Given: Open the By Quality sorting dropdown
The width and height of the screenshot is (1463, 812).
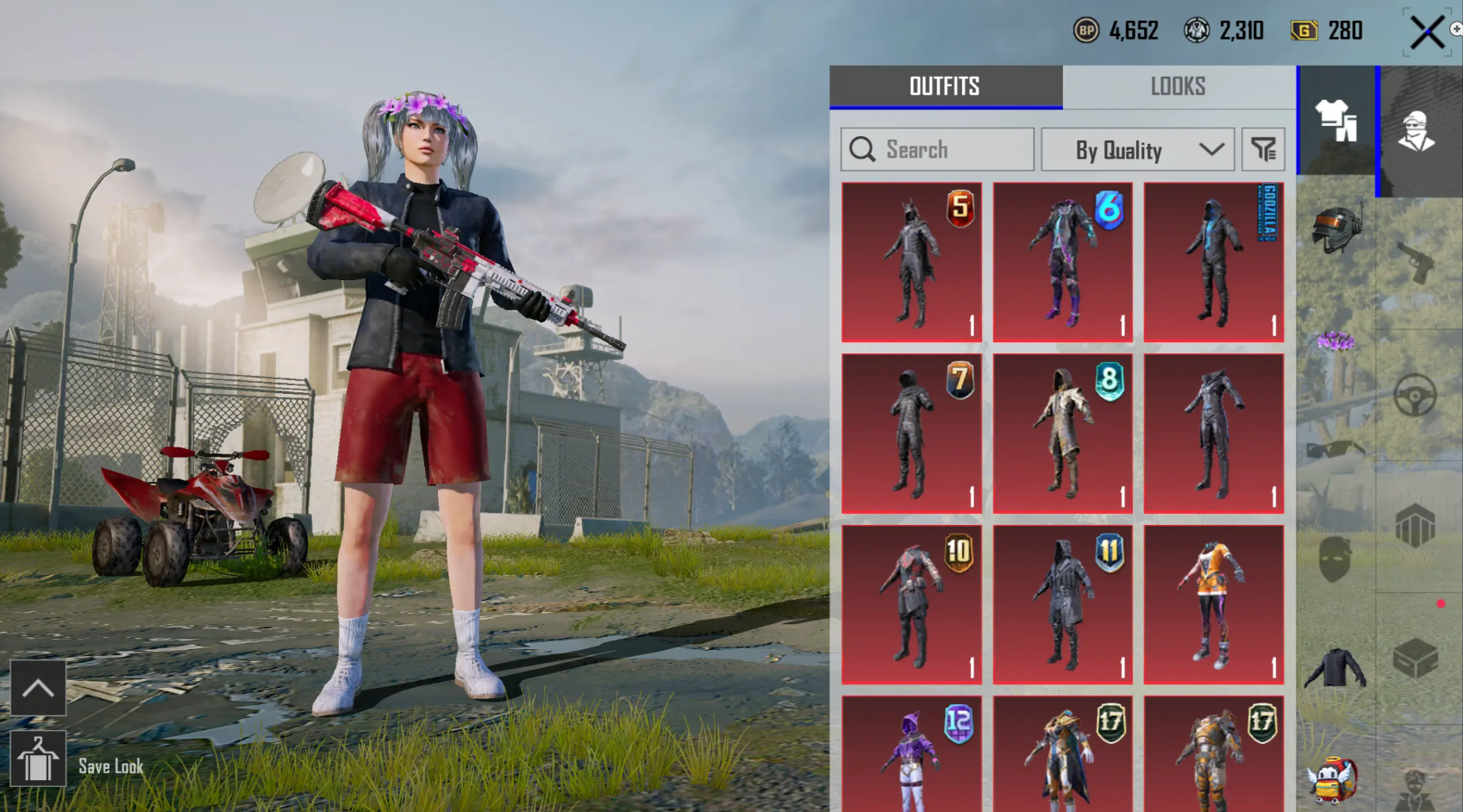Looking at the screenshot, I should (1137, 149).
